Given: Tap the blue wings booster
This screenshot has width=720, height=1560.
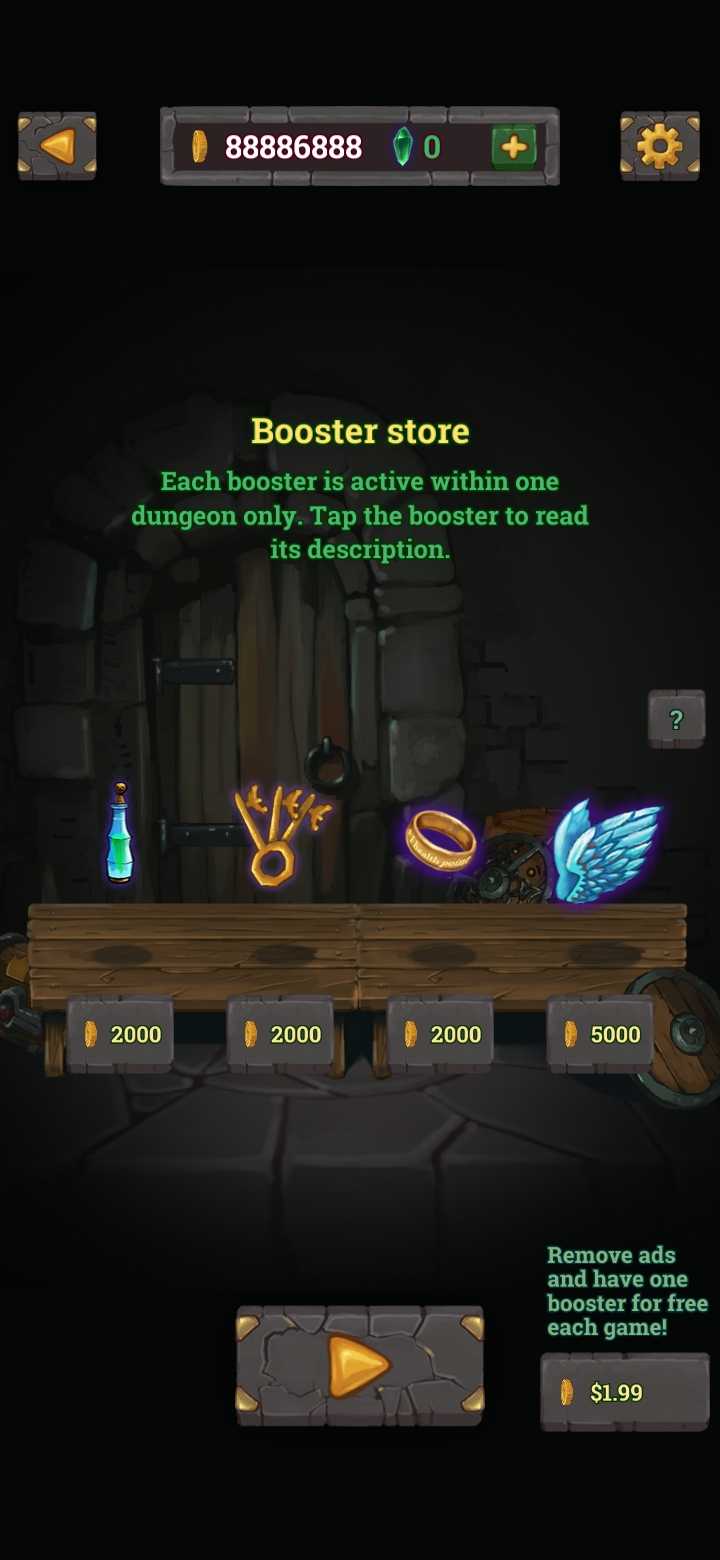Looking at the screenshot, I should click(x=606, y=848).
